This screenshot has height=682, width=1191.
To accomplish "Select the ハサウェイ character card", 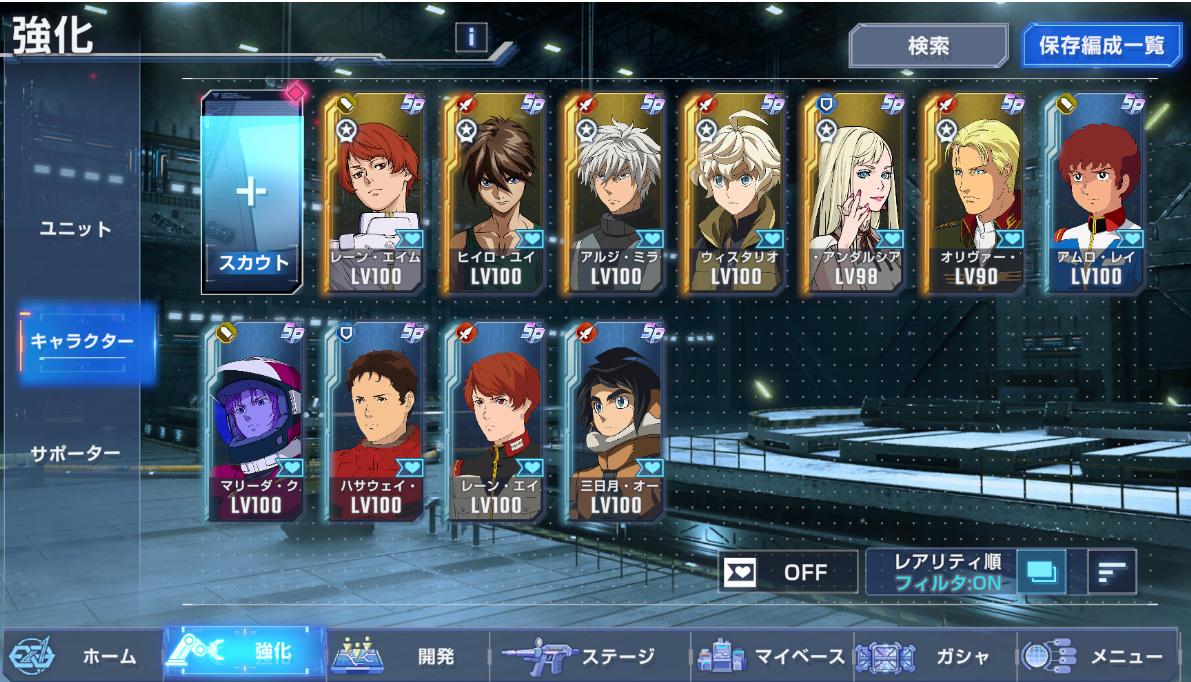I will [x=375, y=421].
